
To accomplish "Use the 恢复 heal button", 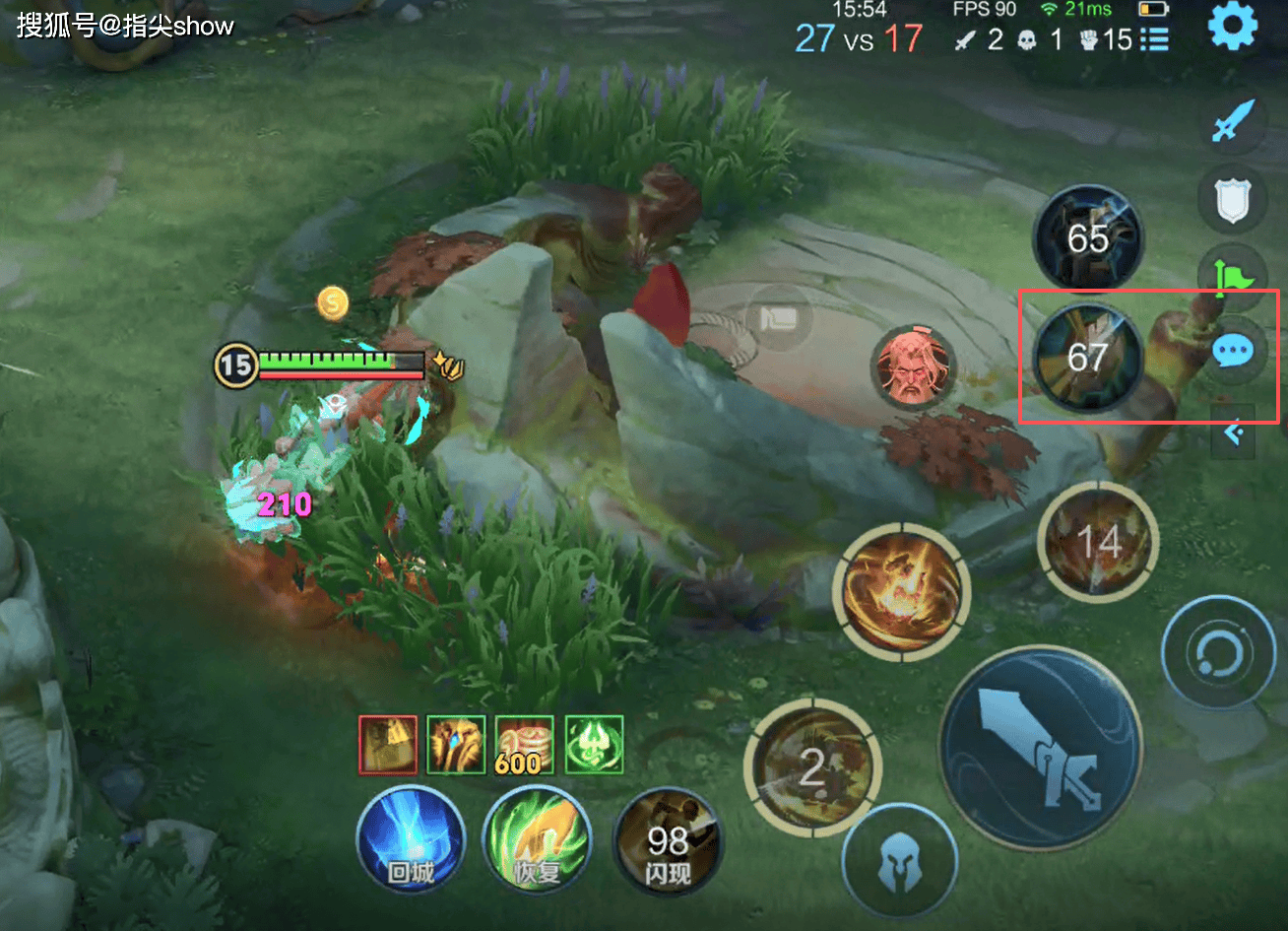I will [x=536, y=839].
